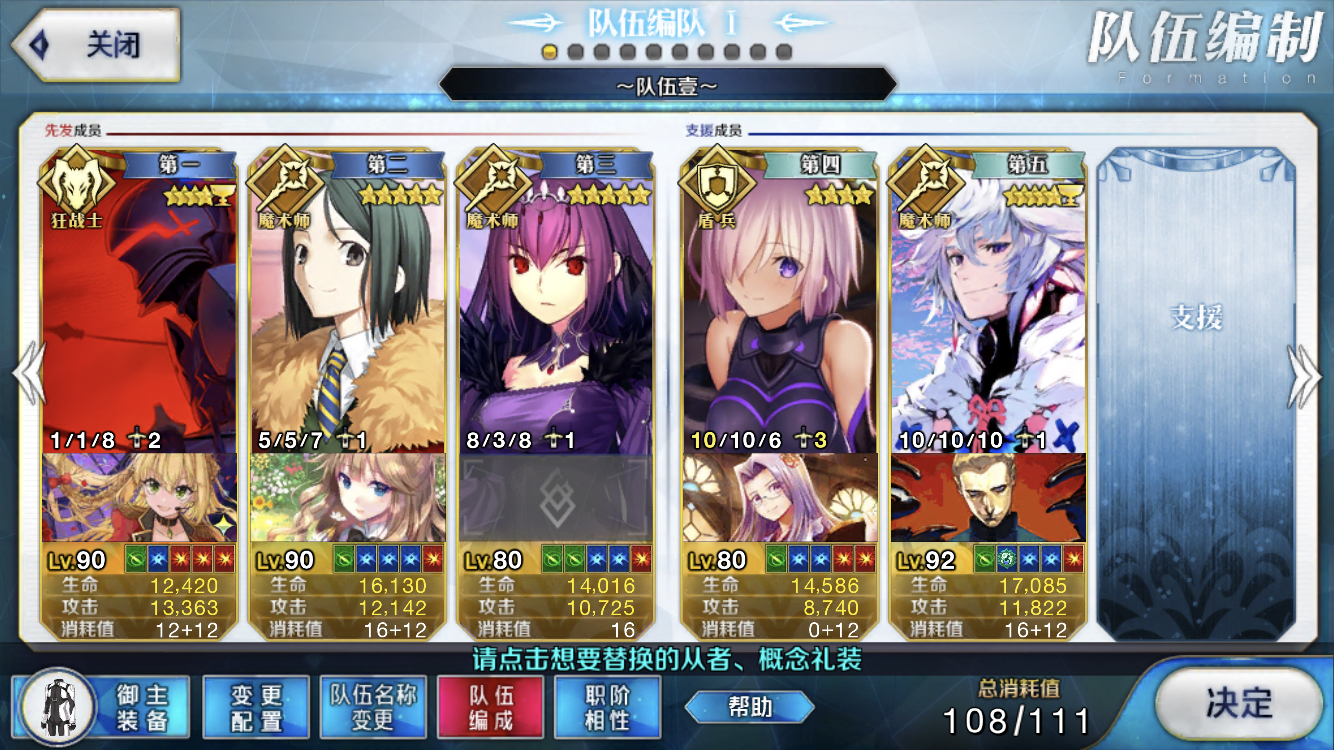Show 职阶相性 class affinity chart
The image size is (1334, 750).
tap(607, 707)
